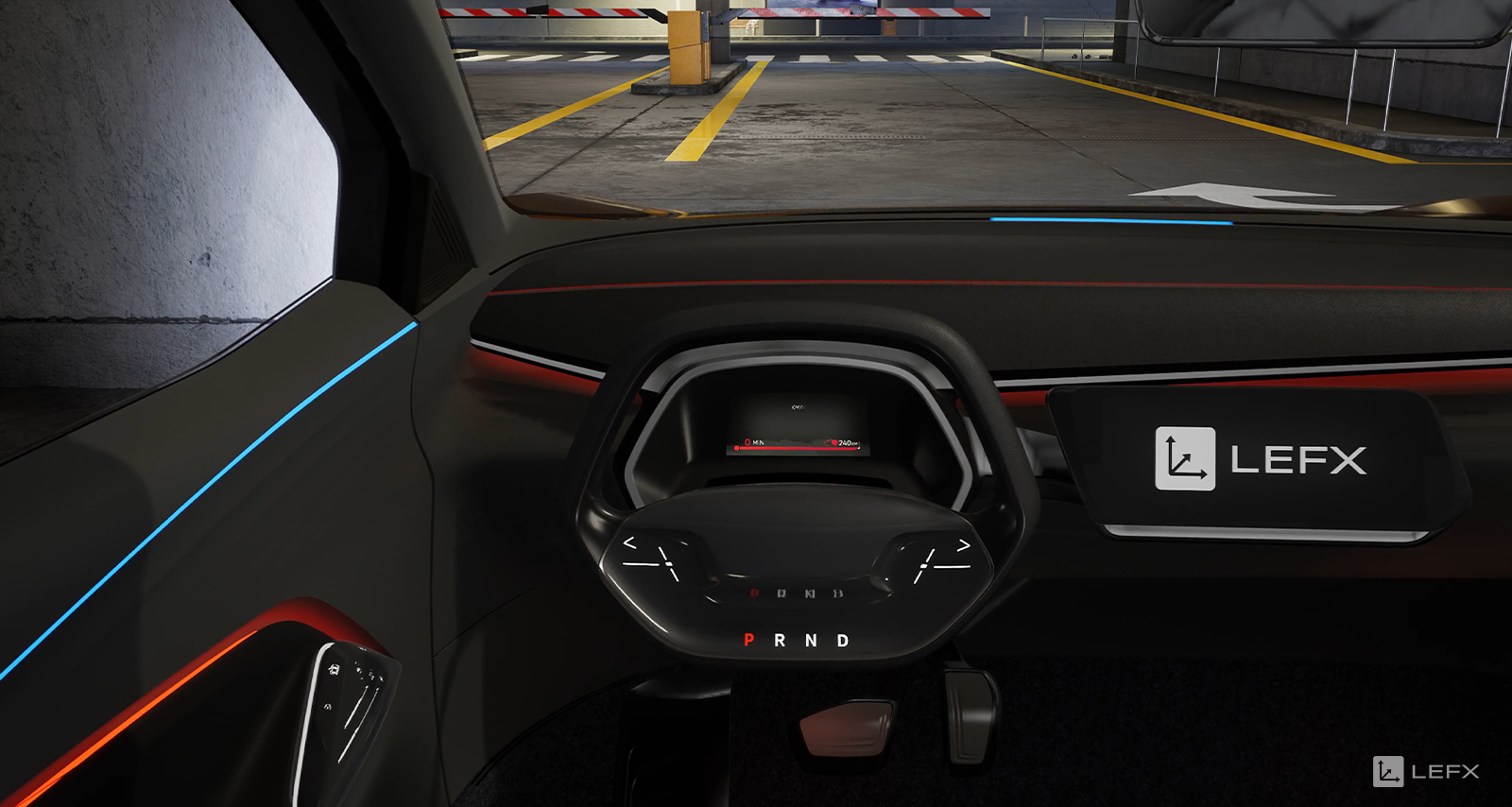Switch to D drive gear
The width and height of the screenshot is (1512, 807).
coord(842,641)
